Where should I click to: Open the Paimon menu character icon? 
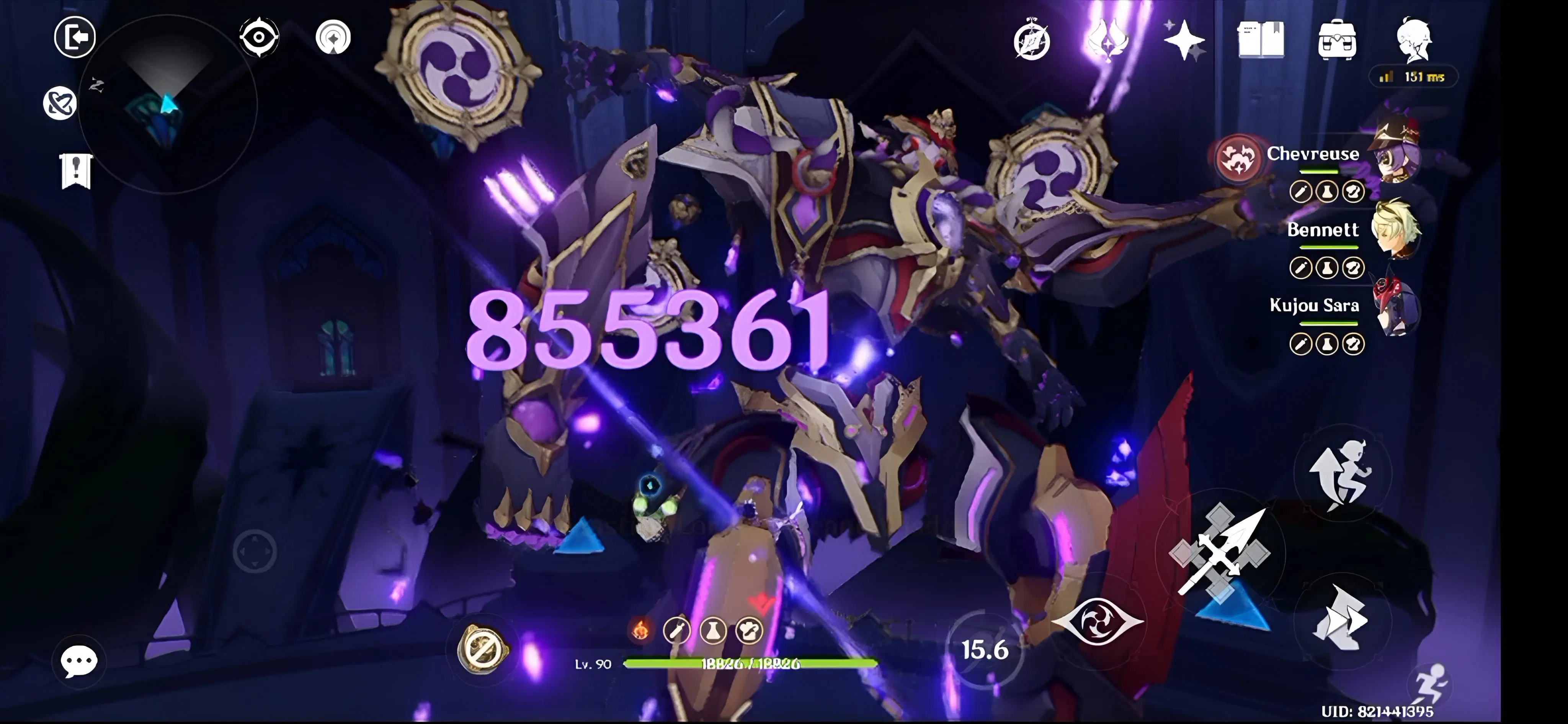1413,40
